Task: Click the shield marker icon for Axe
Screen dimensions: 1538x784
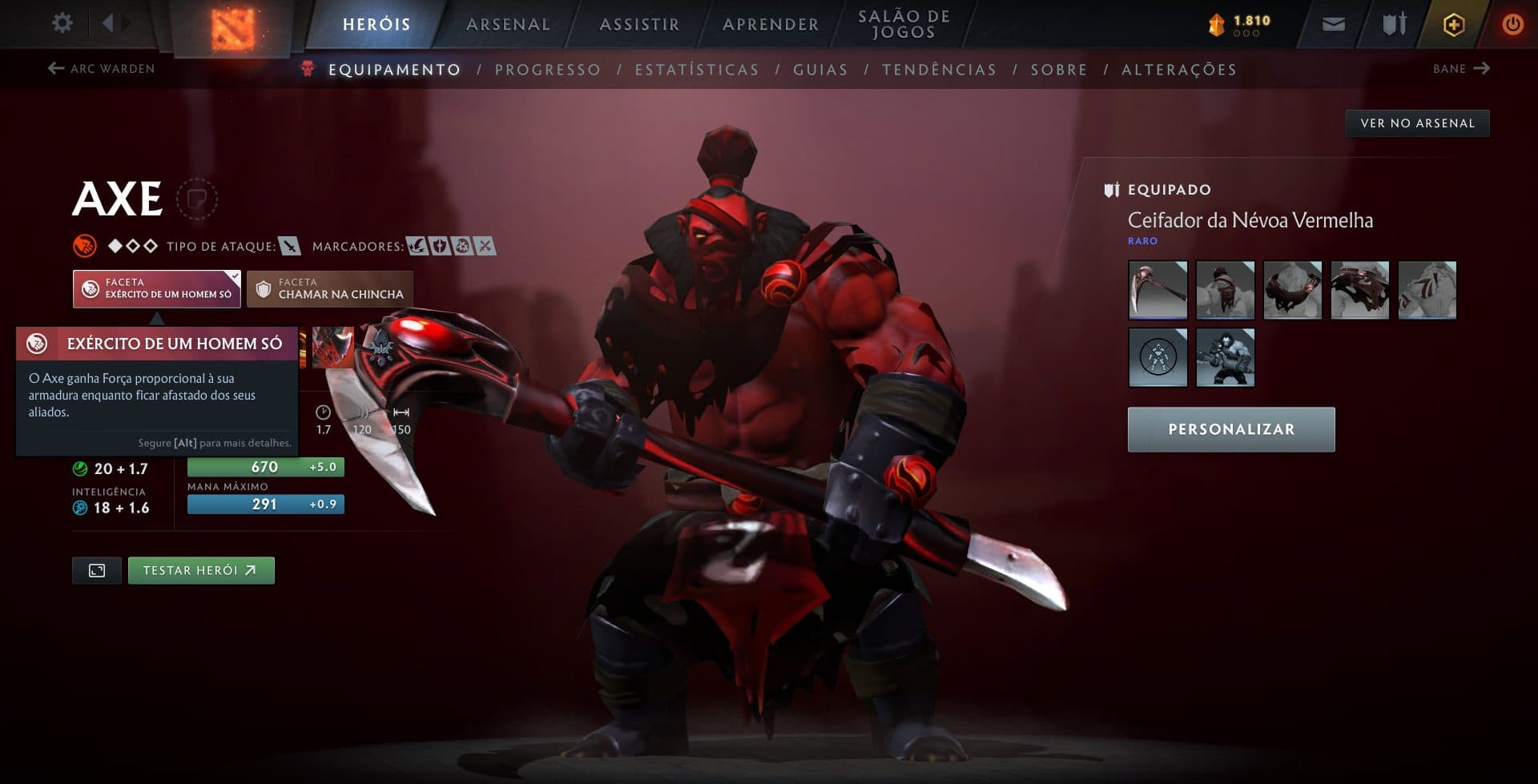Action: tap(441, 247)
